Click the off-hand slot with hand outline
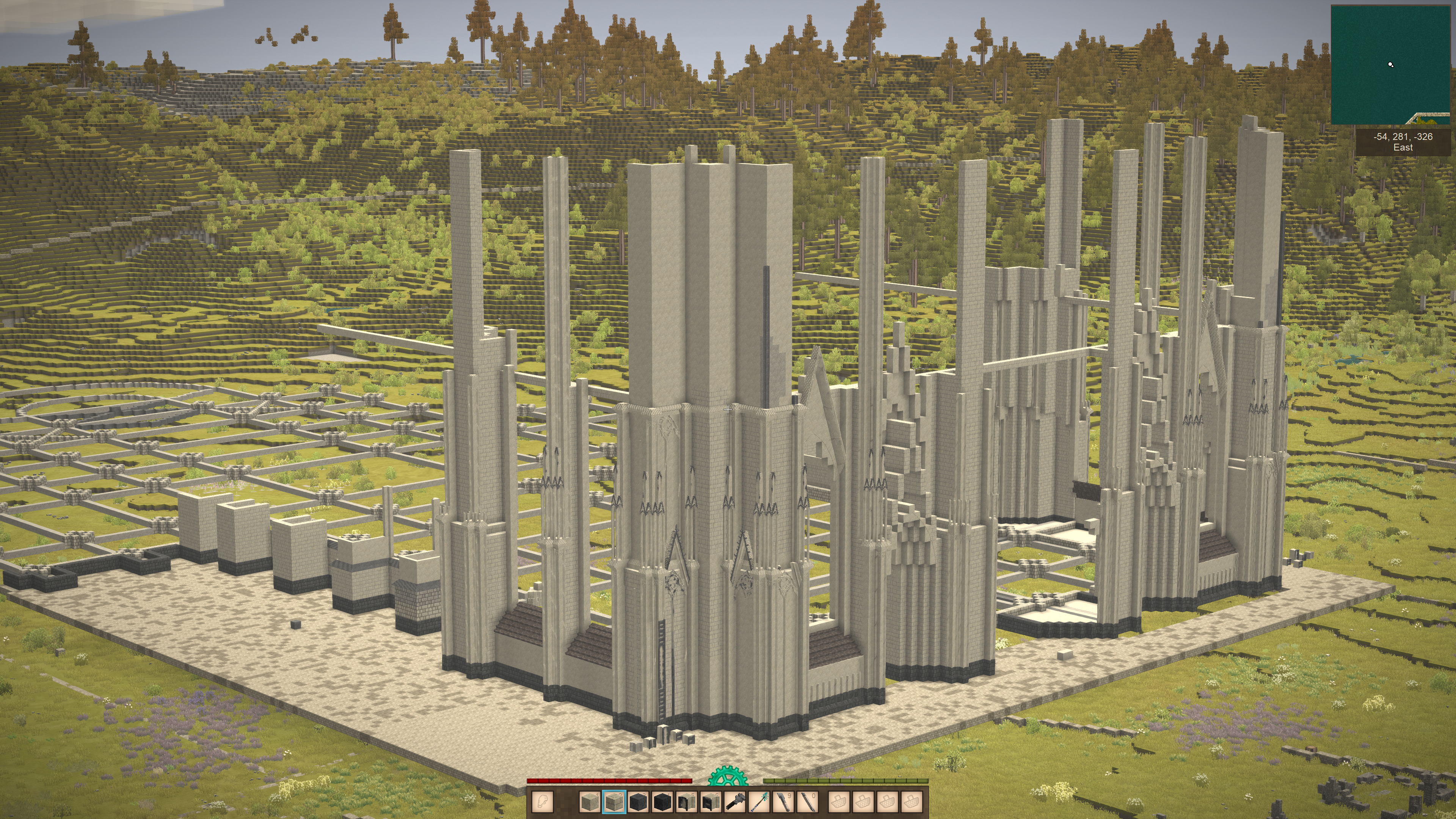 (543, 802)
